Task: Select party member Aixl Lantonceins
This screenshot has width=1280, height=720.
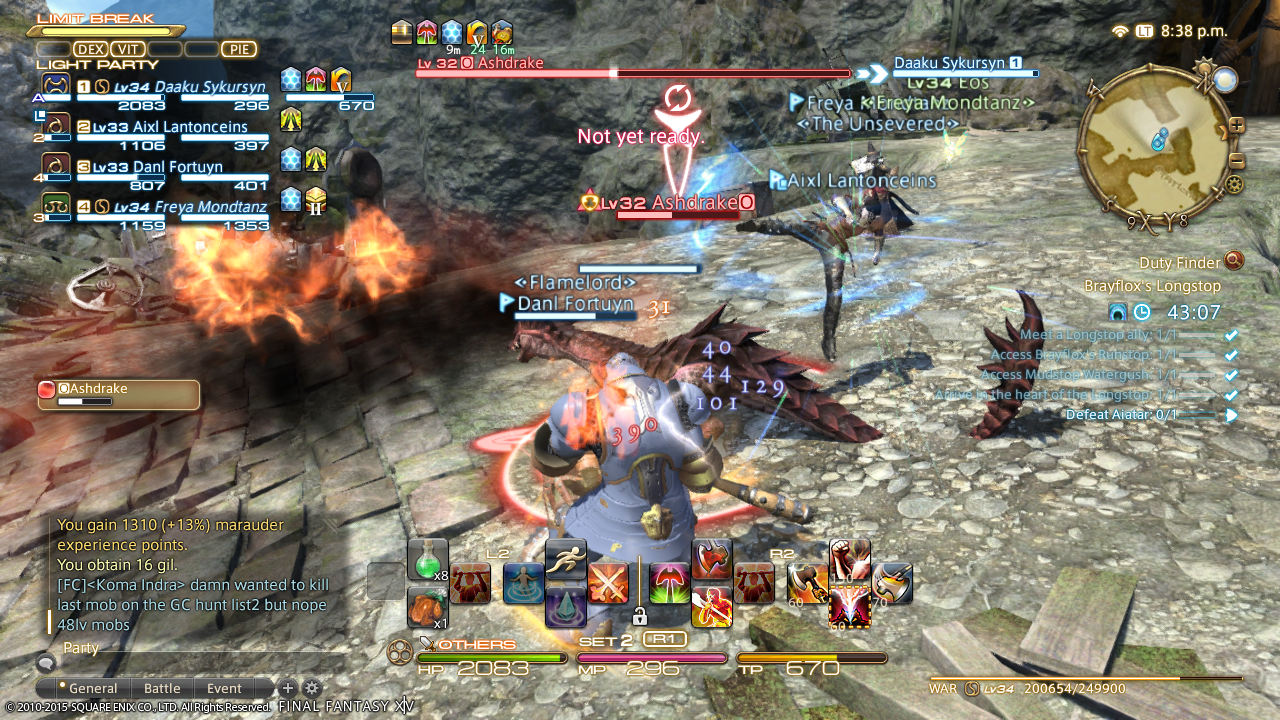Action: (170, 128)
